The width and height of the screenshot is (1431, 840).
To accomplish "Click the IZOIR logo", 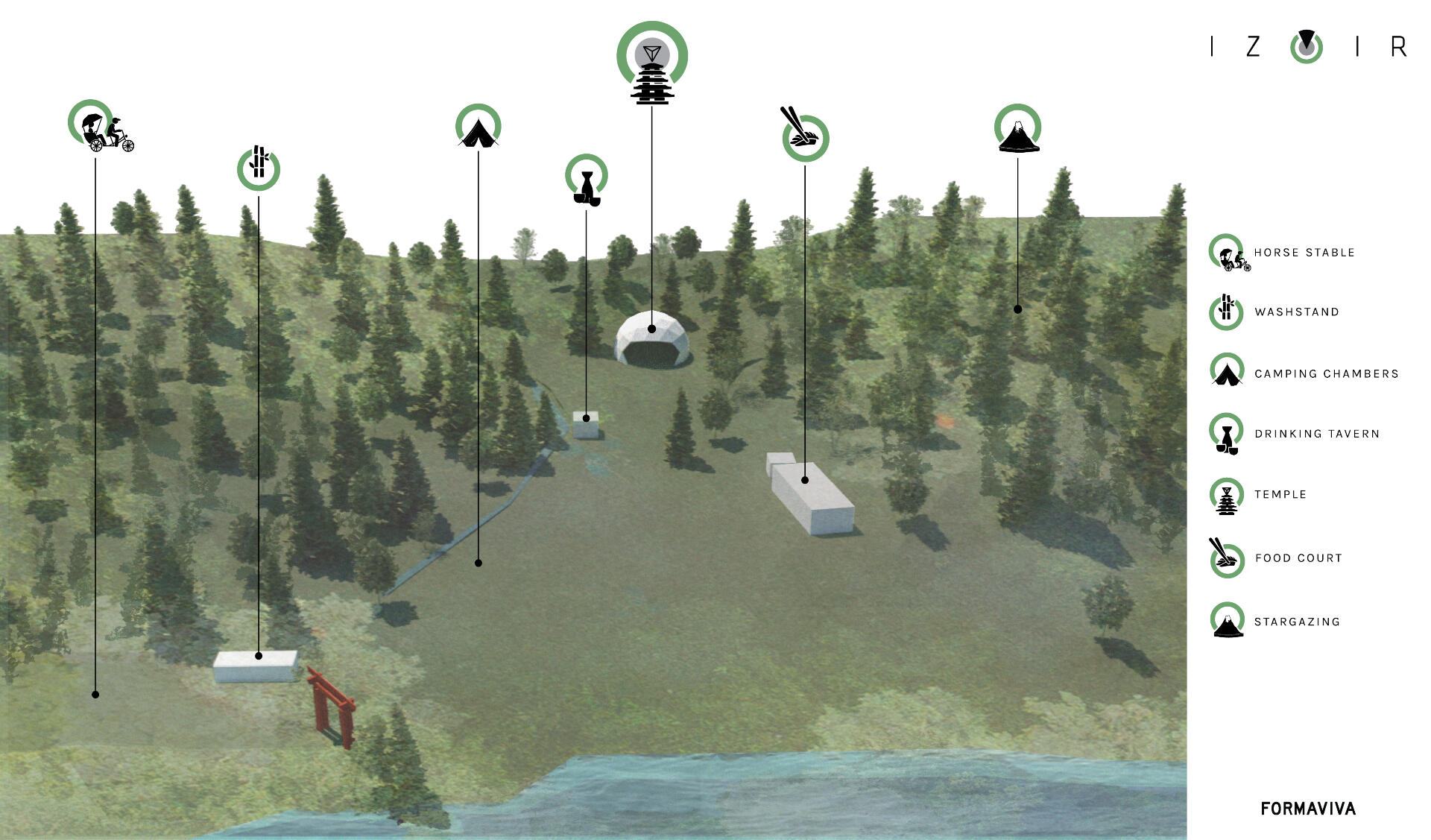I will pyautogui.click(x=1307, y=47).
